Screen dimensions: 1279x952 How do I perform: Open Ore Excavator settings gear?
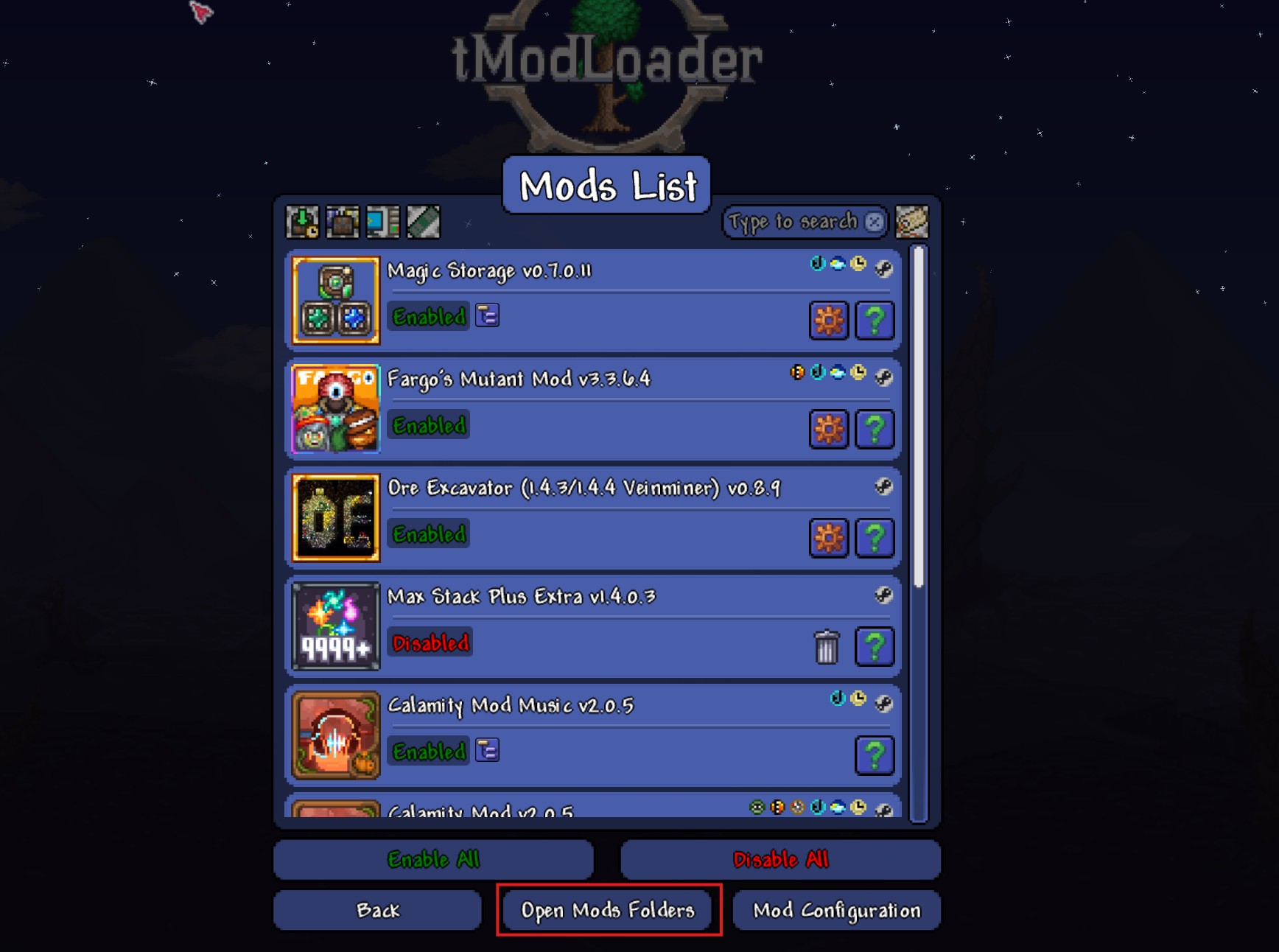828,539
